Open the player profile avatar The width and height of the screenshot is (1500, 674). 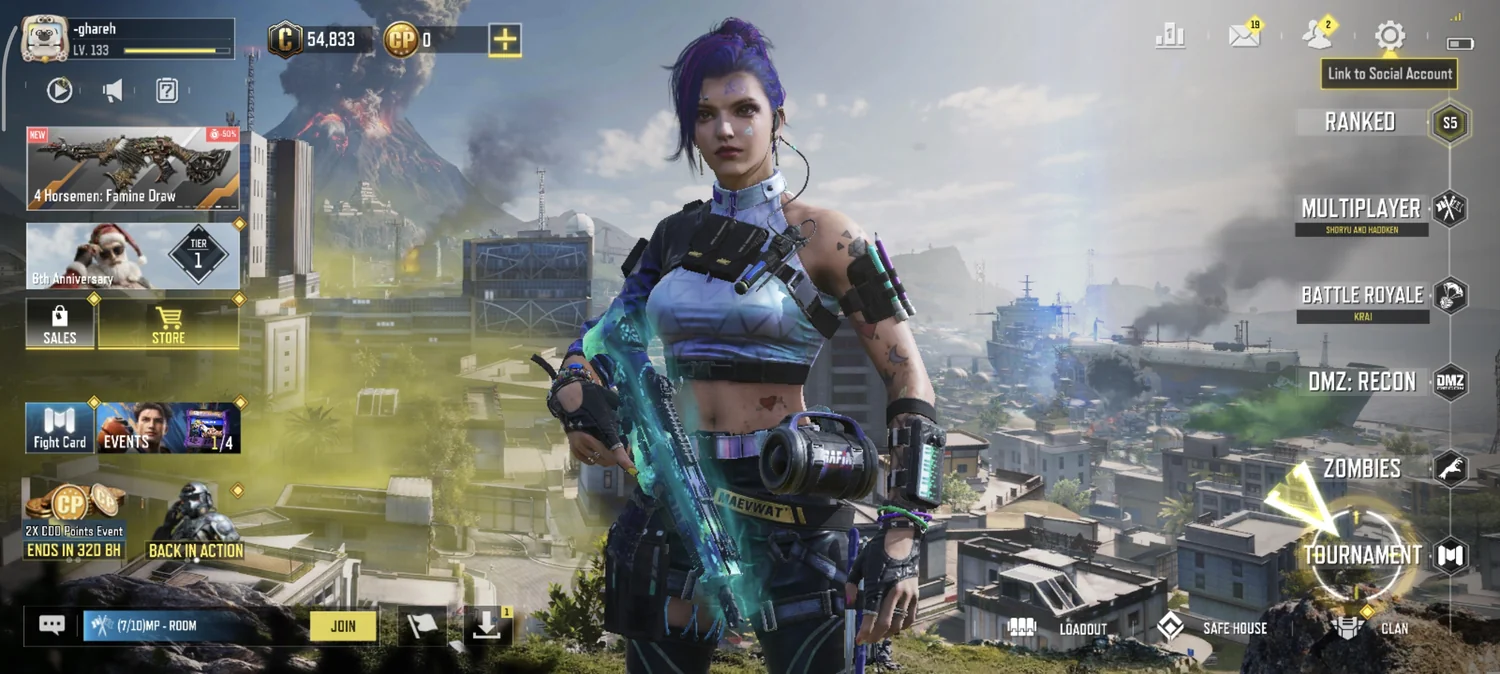click(x=45, y=39)
